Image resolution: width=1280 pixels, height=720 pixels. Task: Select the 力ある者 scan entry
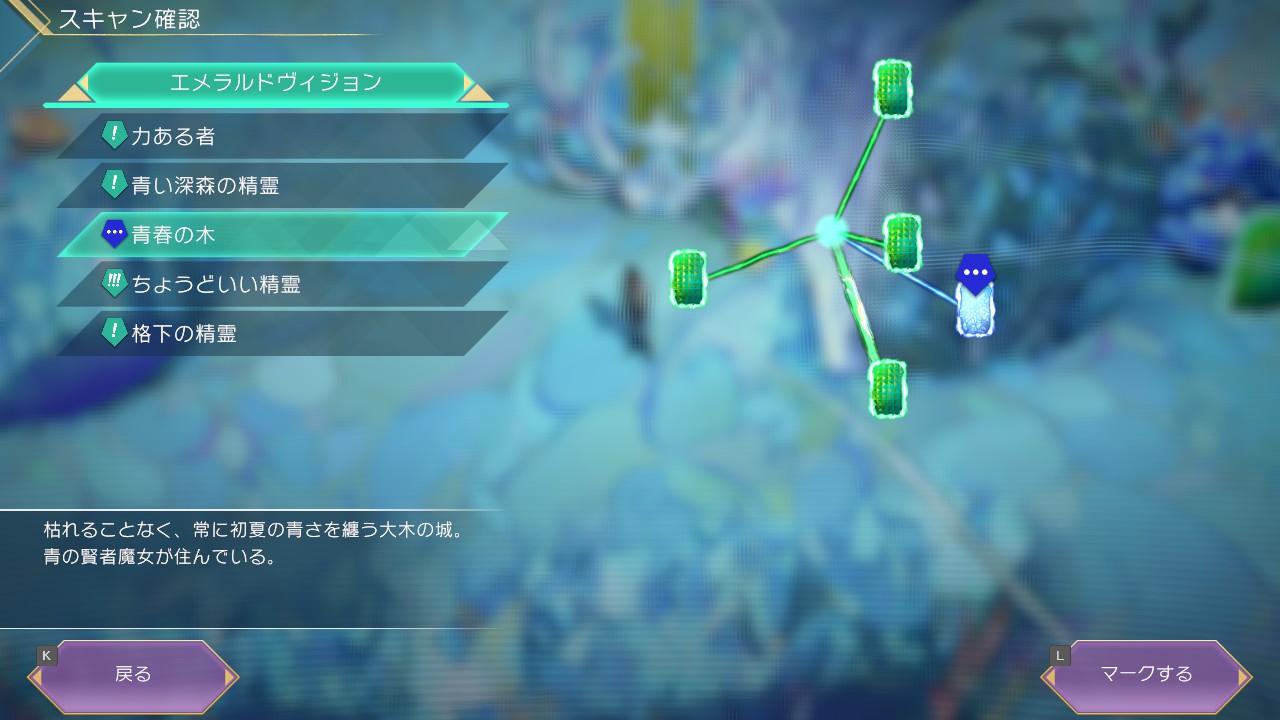[280, 136]
